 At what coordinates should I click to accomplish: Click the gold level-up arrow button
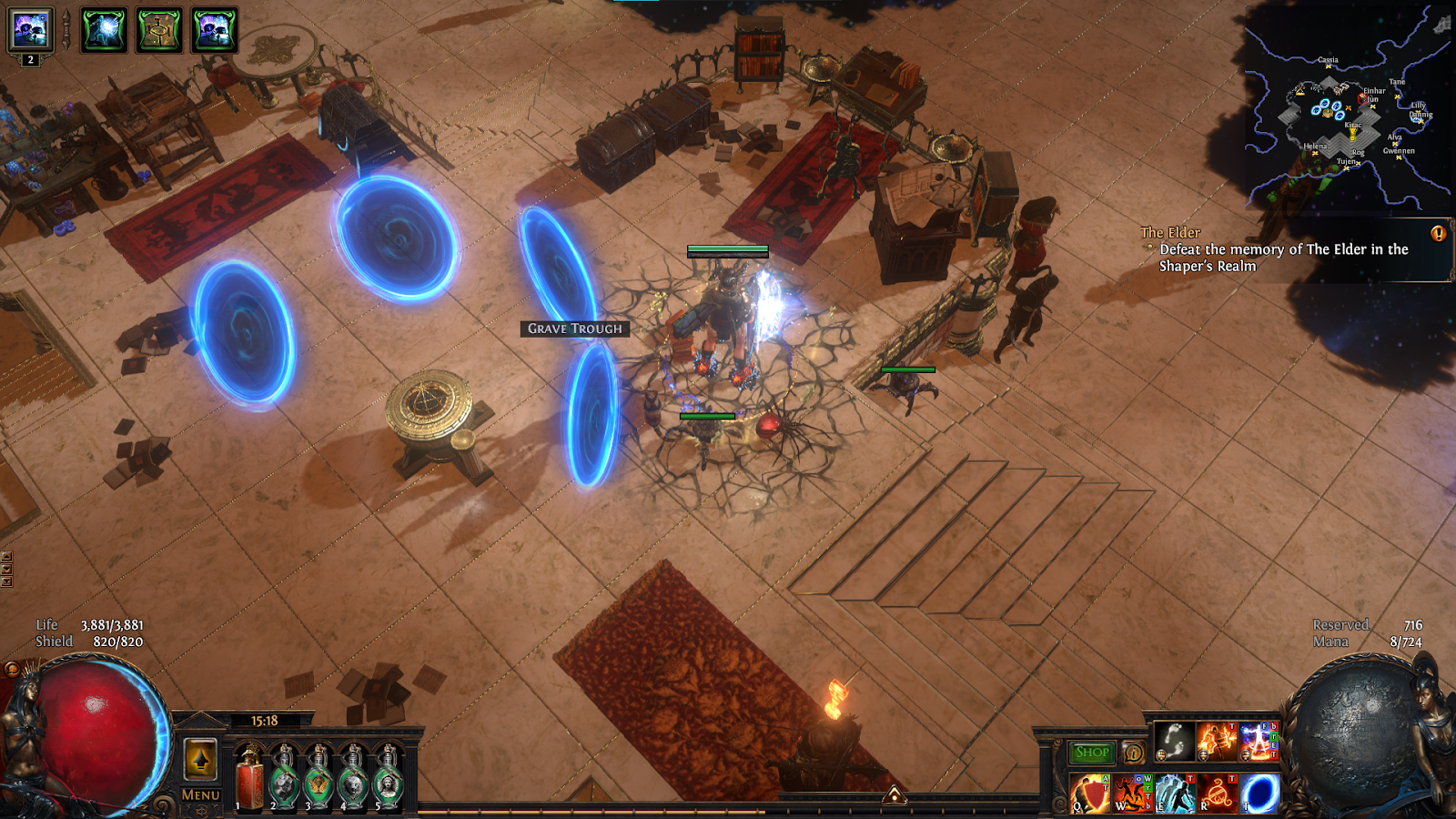click(x=201, y=758)
